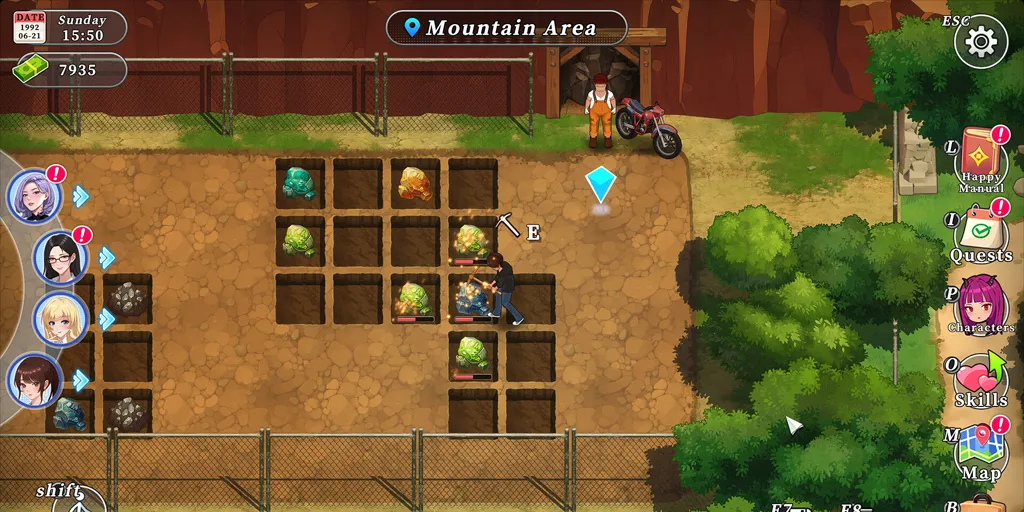Select the silver-haired girl portrait

click(x=36, y=195)
